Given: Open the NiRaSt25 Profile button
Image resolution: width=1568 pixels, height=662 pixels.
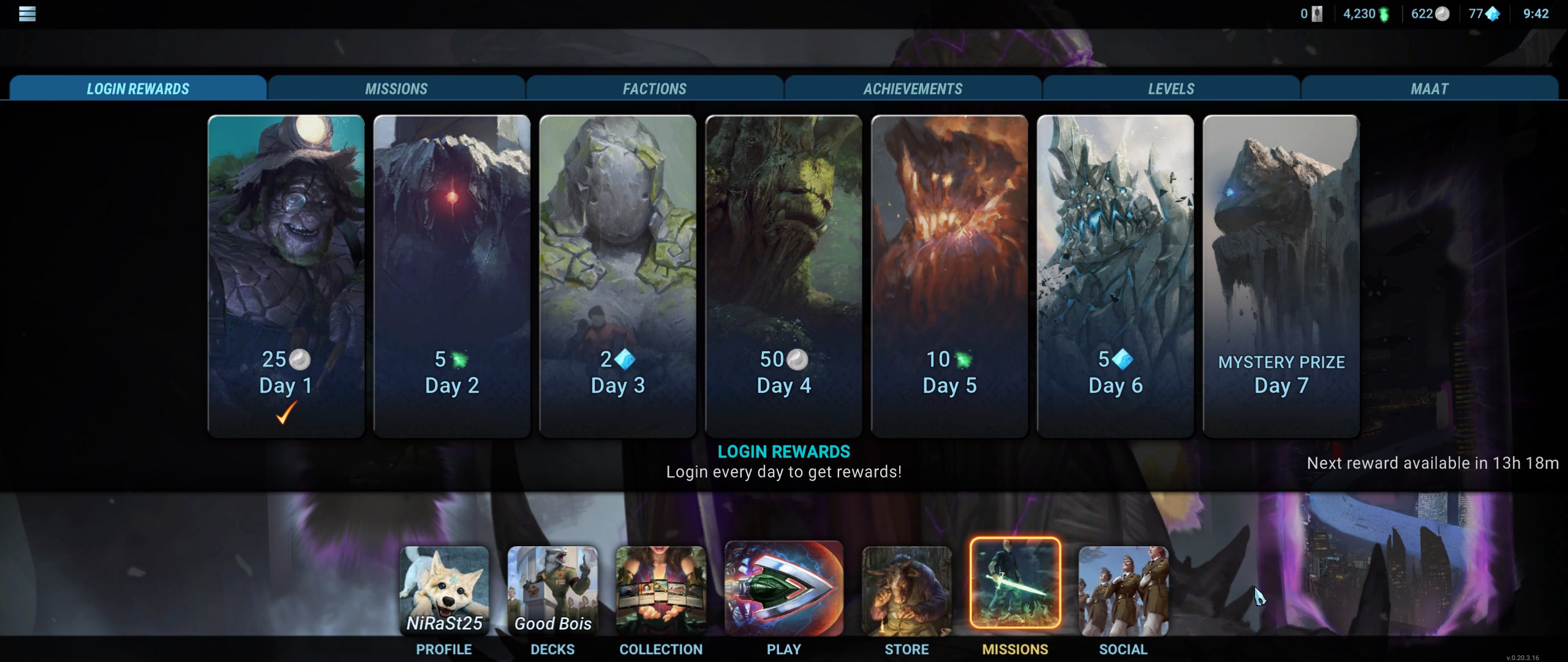Looking at the screenshot, I should (444, 591).
